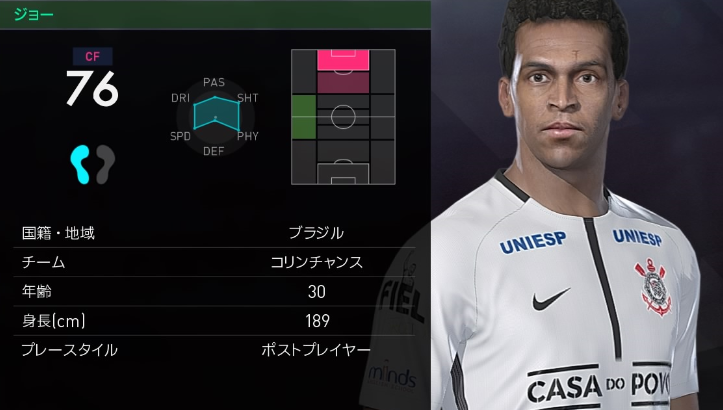
Task: Click the hexagonal ability radar chart
Action: tap(214, 116)
